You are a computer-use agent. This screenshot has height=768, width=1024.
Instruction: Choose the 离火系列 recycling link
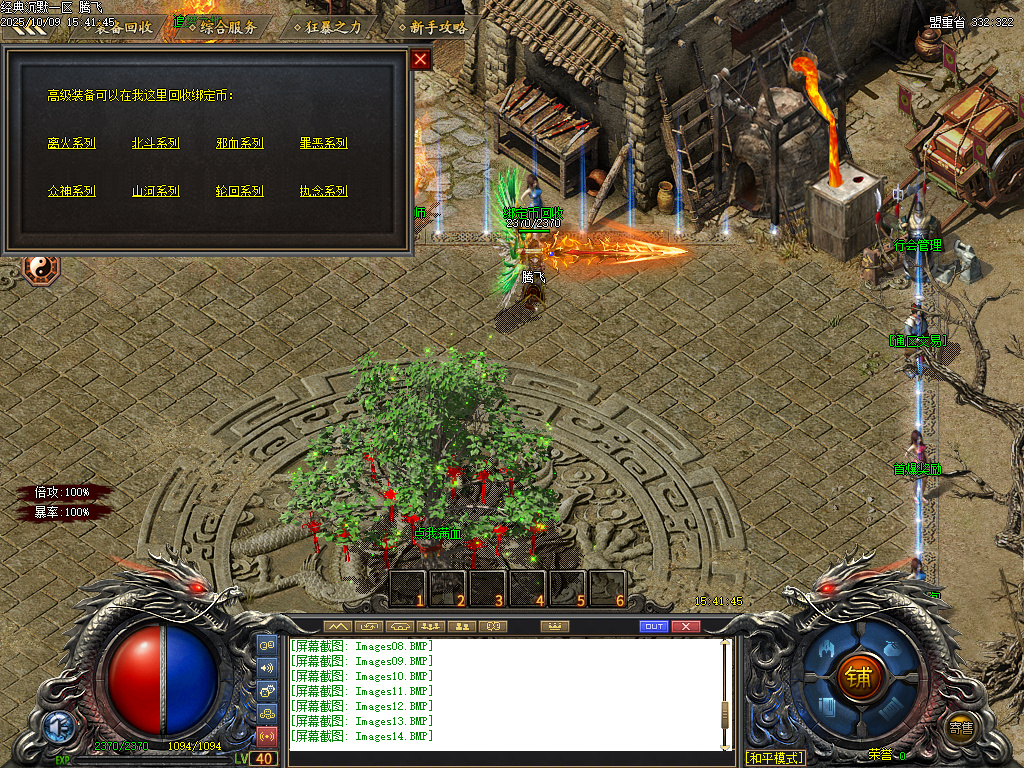72,143
